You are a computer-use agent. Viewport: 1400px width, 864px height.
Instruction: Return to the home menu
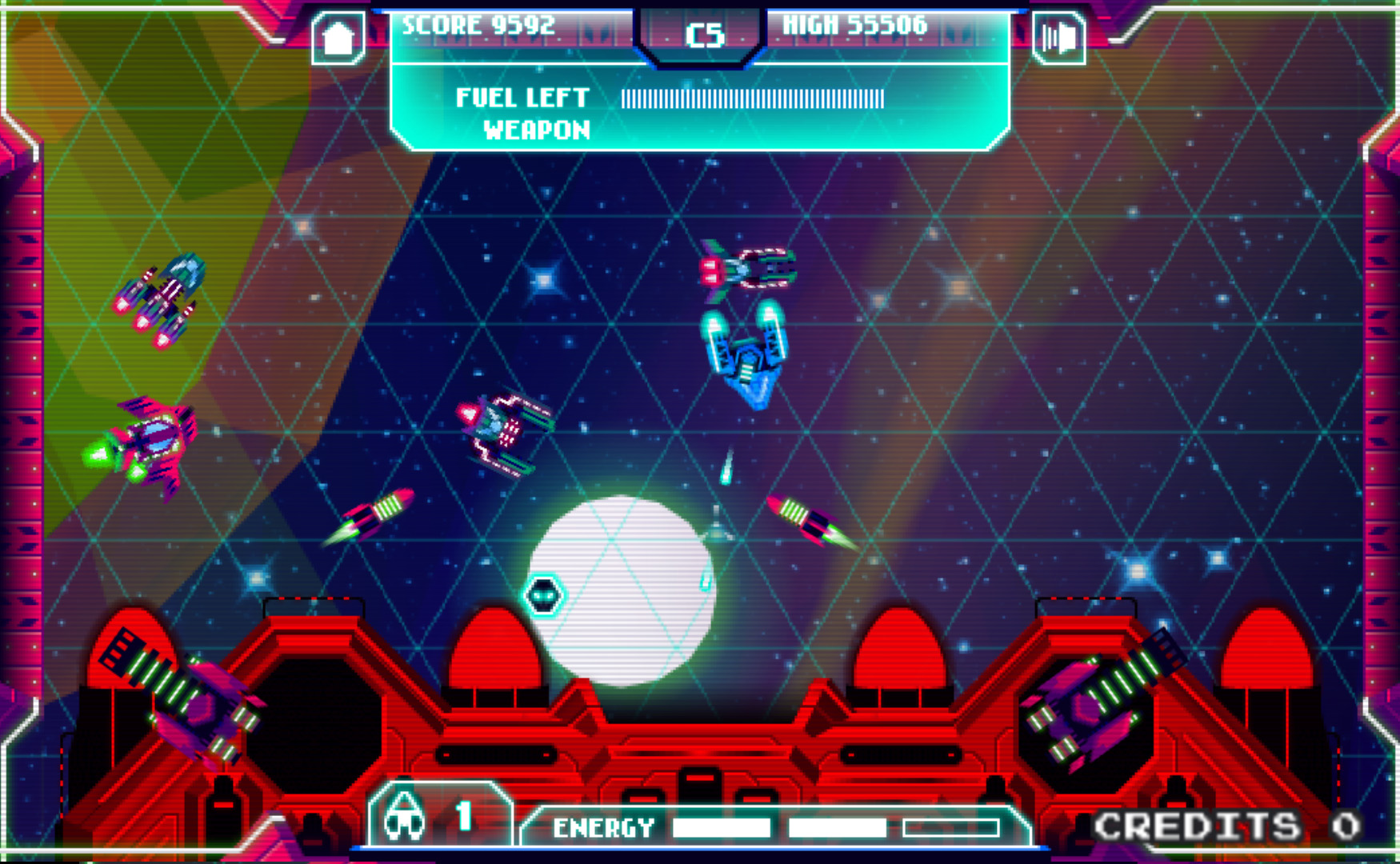point(338,38)
